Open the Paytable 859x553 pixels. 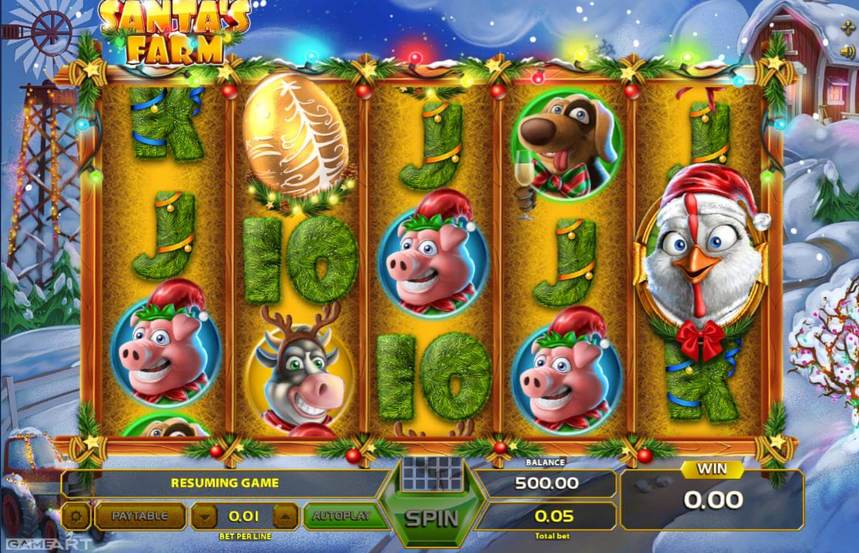[x=140, y=516]
